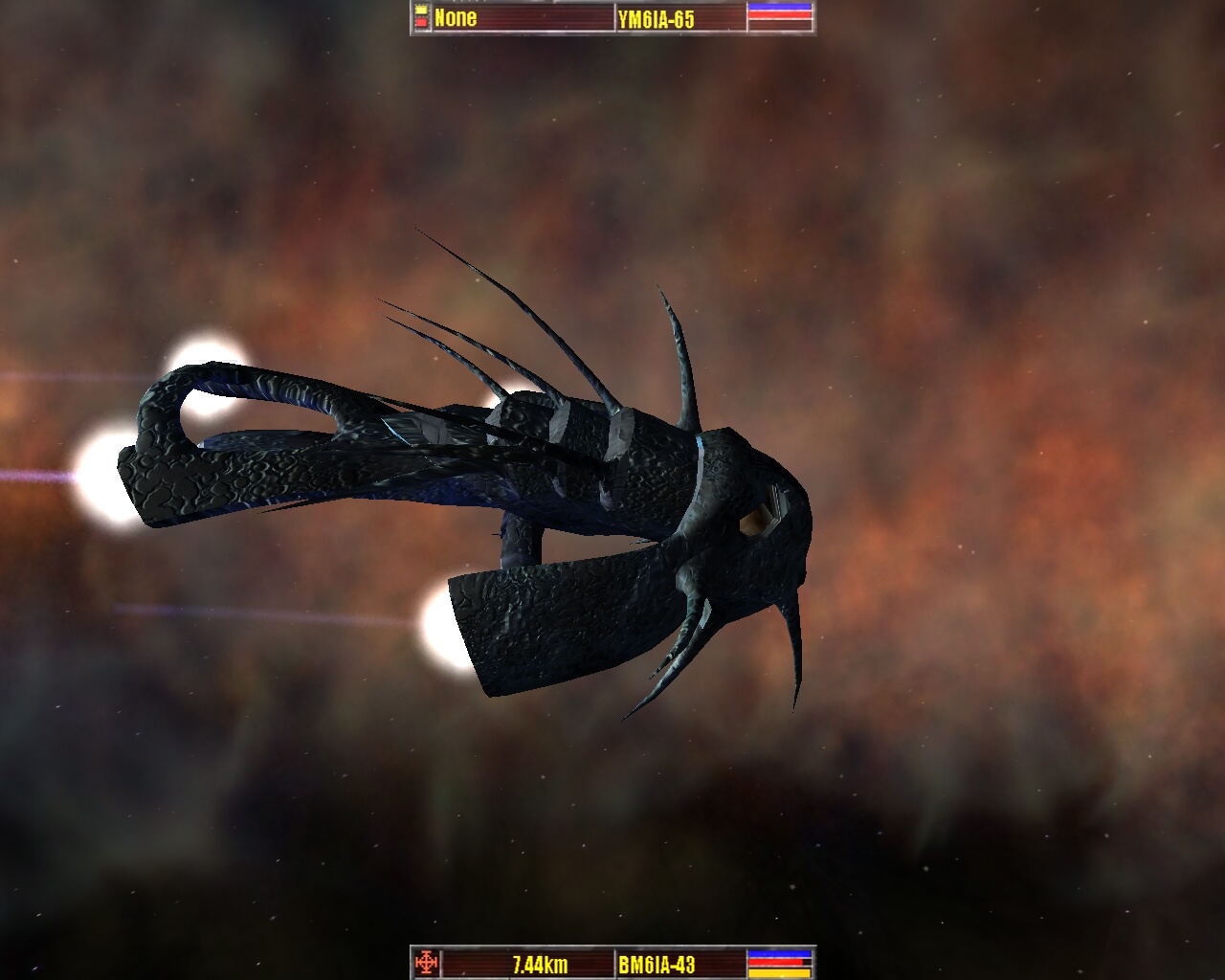Click the yellow and red status icon

421,17
